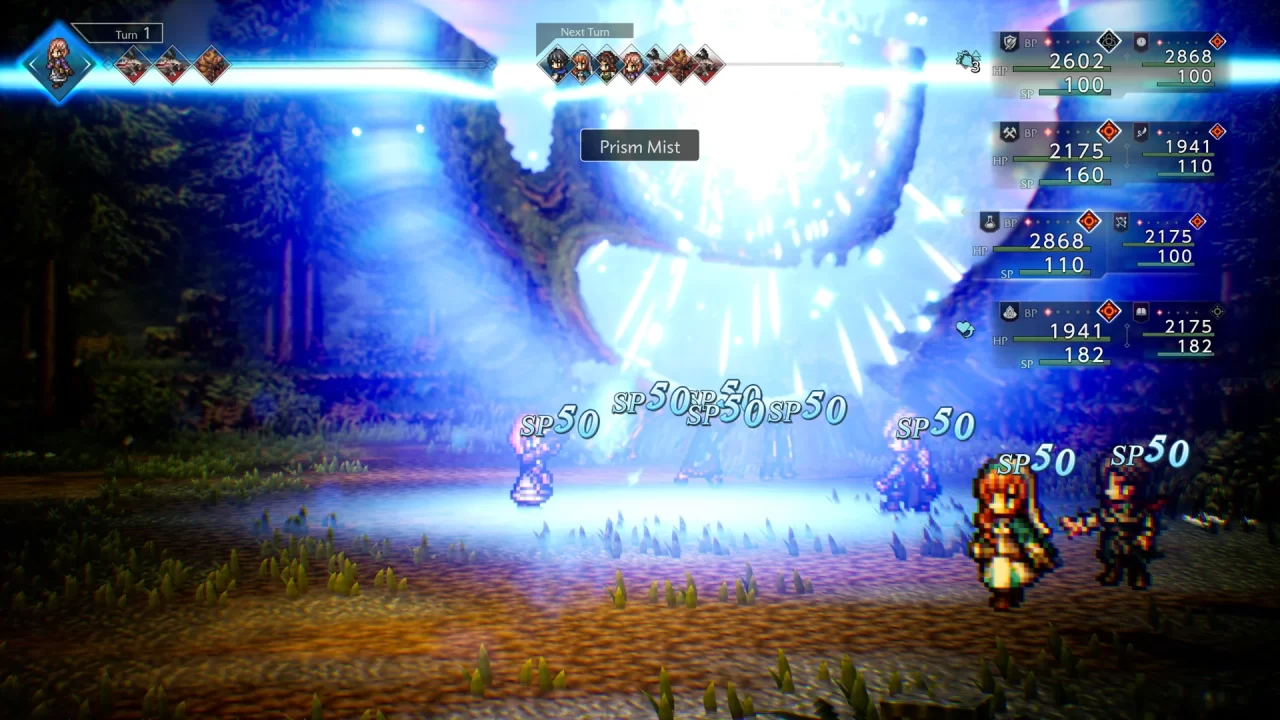Open the Next Turn order details
Image resolution: width=1280 pixels, height=720 pixels.
coord(632,65)
